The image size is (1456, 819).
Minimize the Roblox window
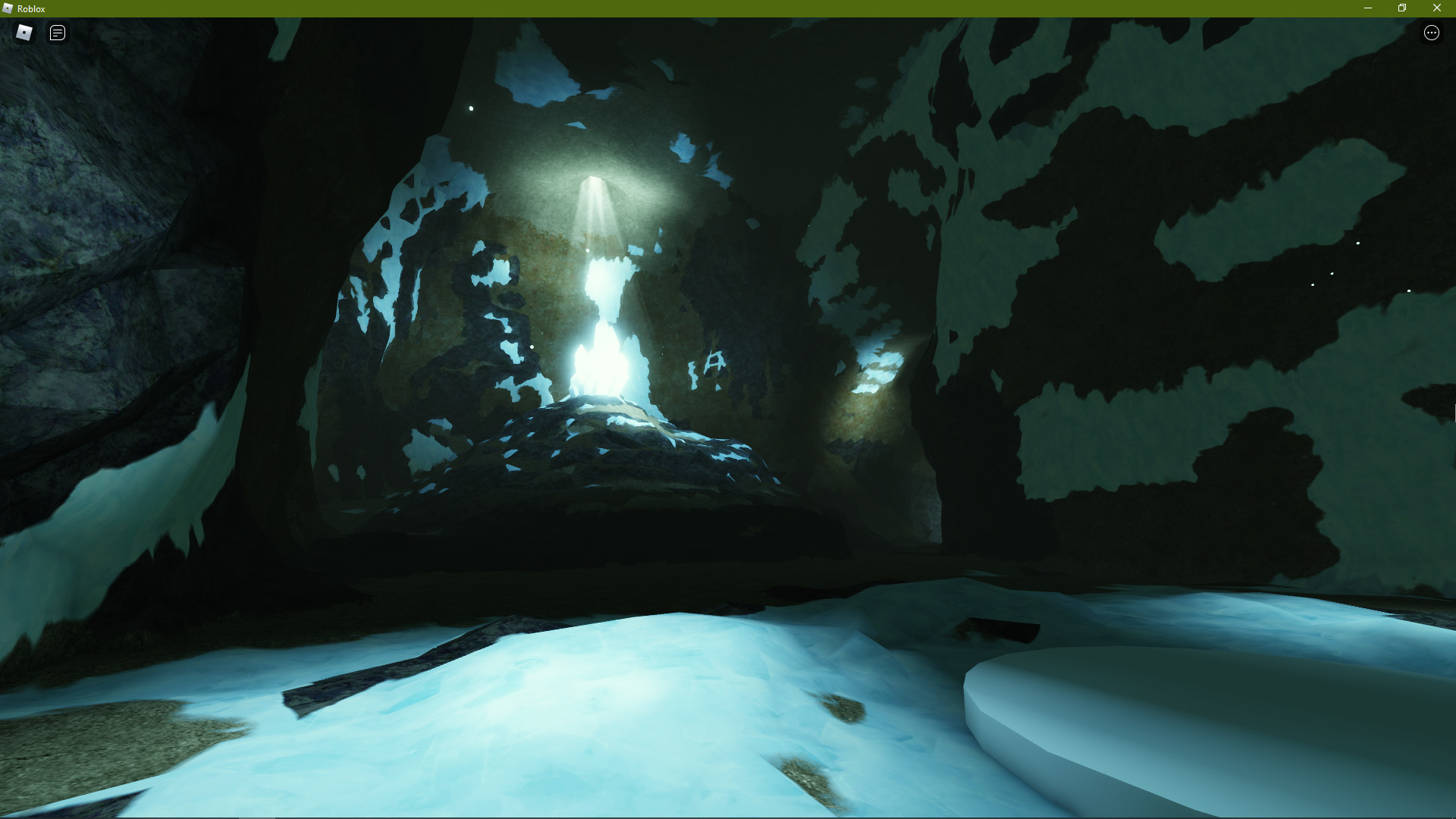pos(1369,8)
